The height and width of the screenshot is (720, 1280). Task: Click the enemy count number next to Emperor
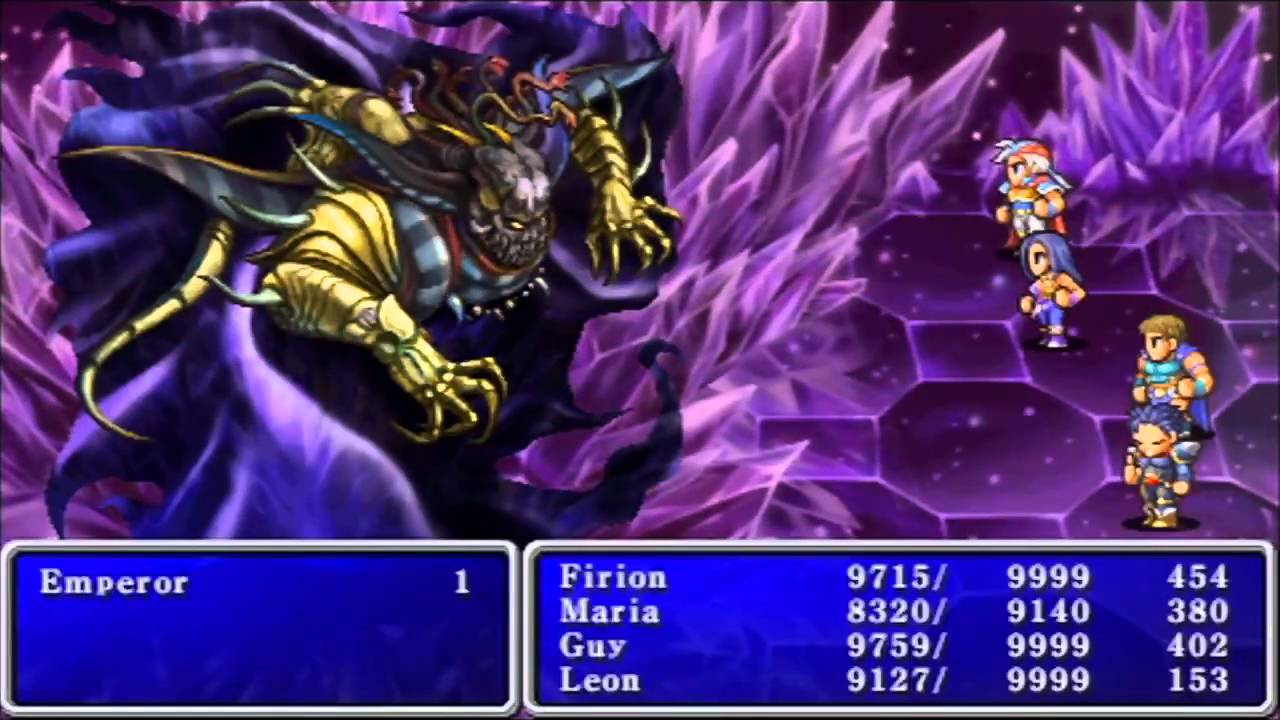coord(462,583)
